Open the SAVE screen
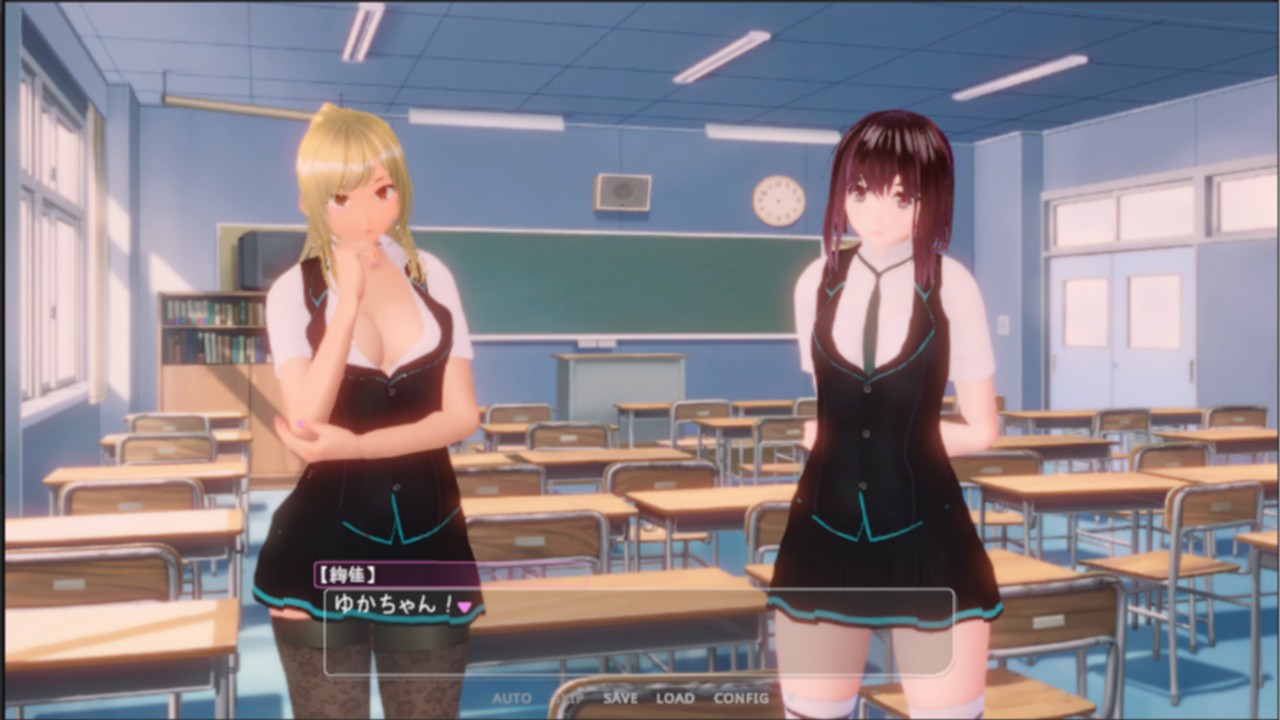Viewport: 1280px width, 720px height. click(x=620, y=699)
